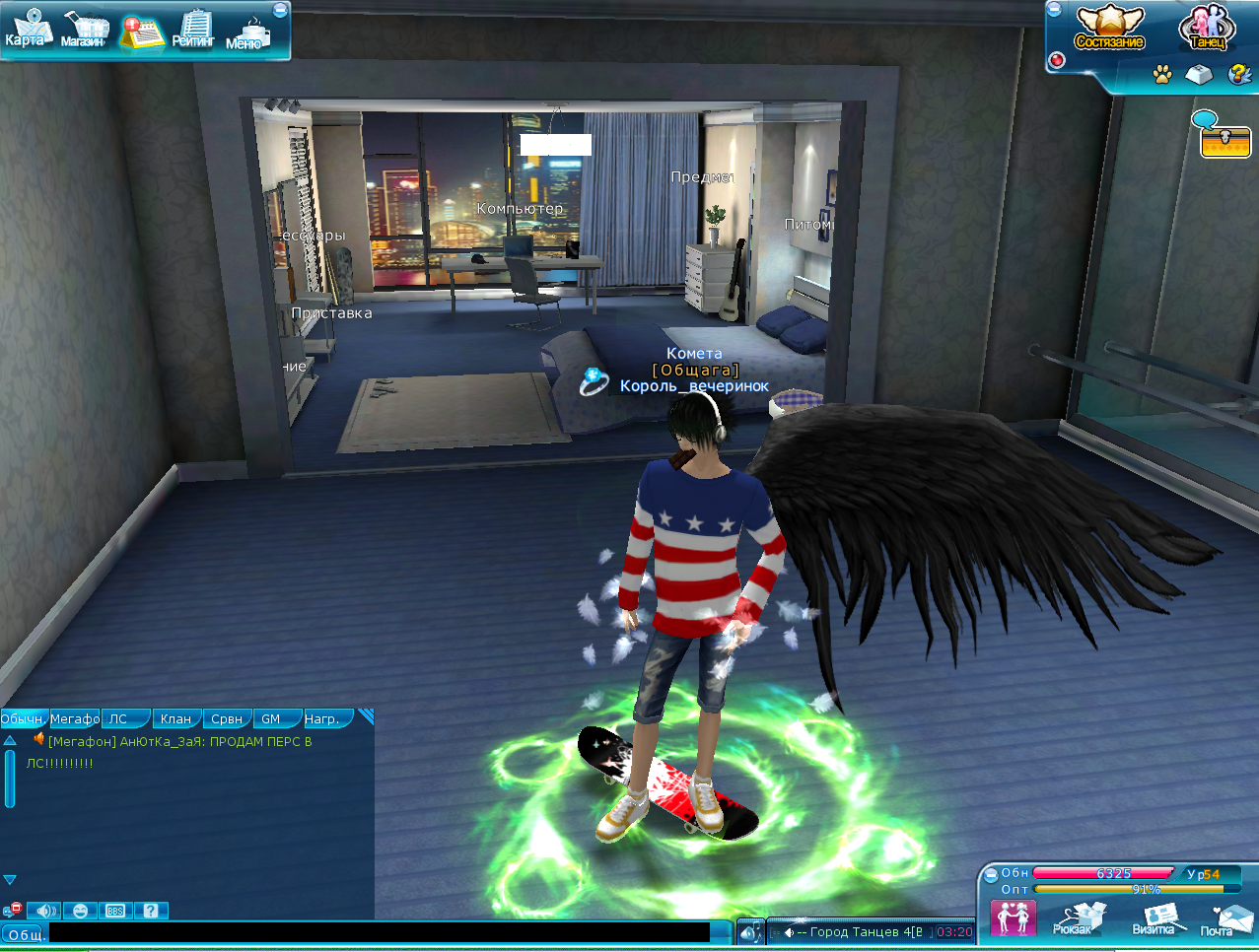
Task: Select the Танец dance mode
Action: 1207,28
